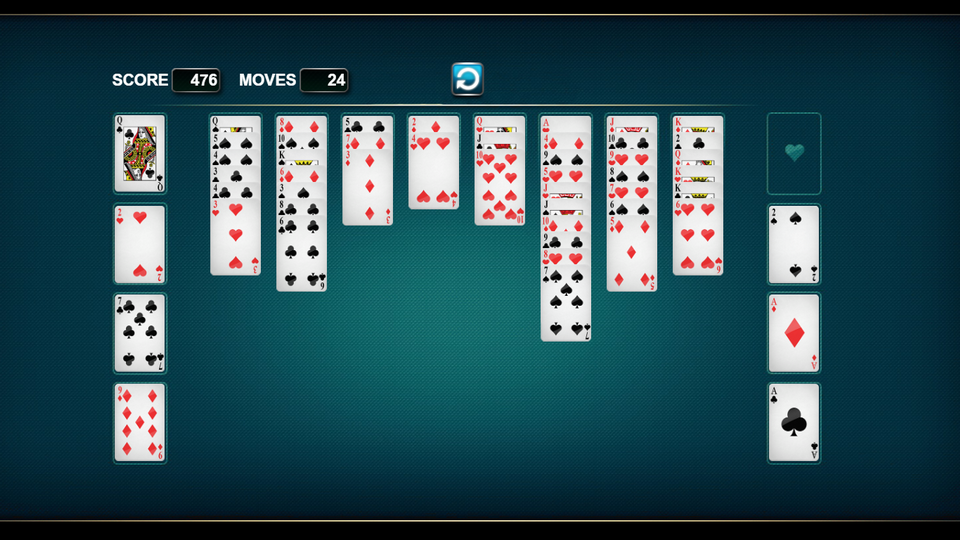Select the 5 of diamonds tableau card
This screenshot has width=960, height=540.
coord(632,255)
